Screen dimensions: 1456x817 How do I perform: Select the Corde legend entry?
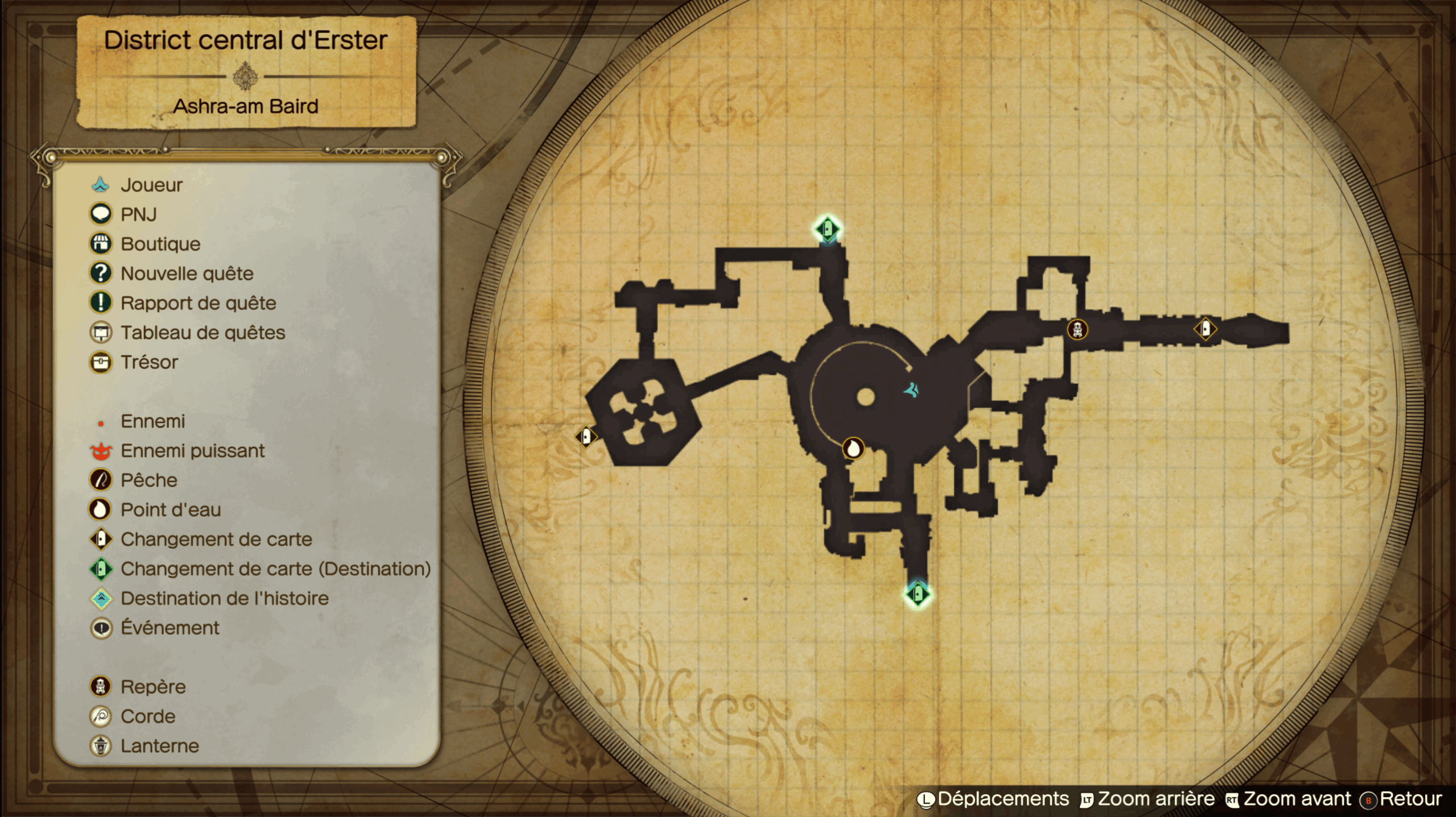(x=148, y=716)
